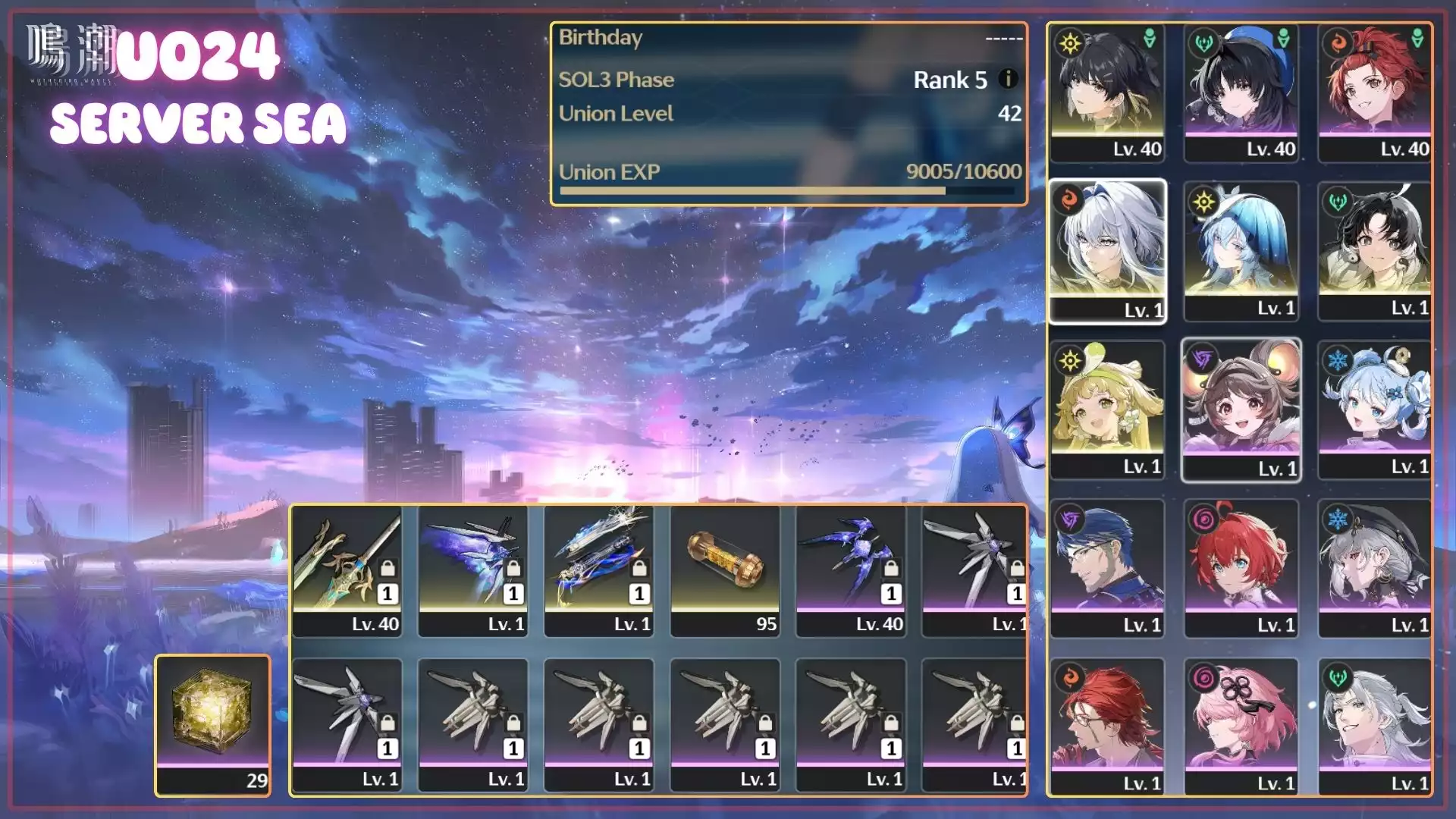
Task: Choose the golden capsule item with count 95
Action: 725,570
